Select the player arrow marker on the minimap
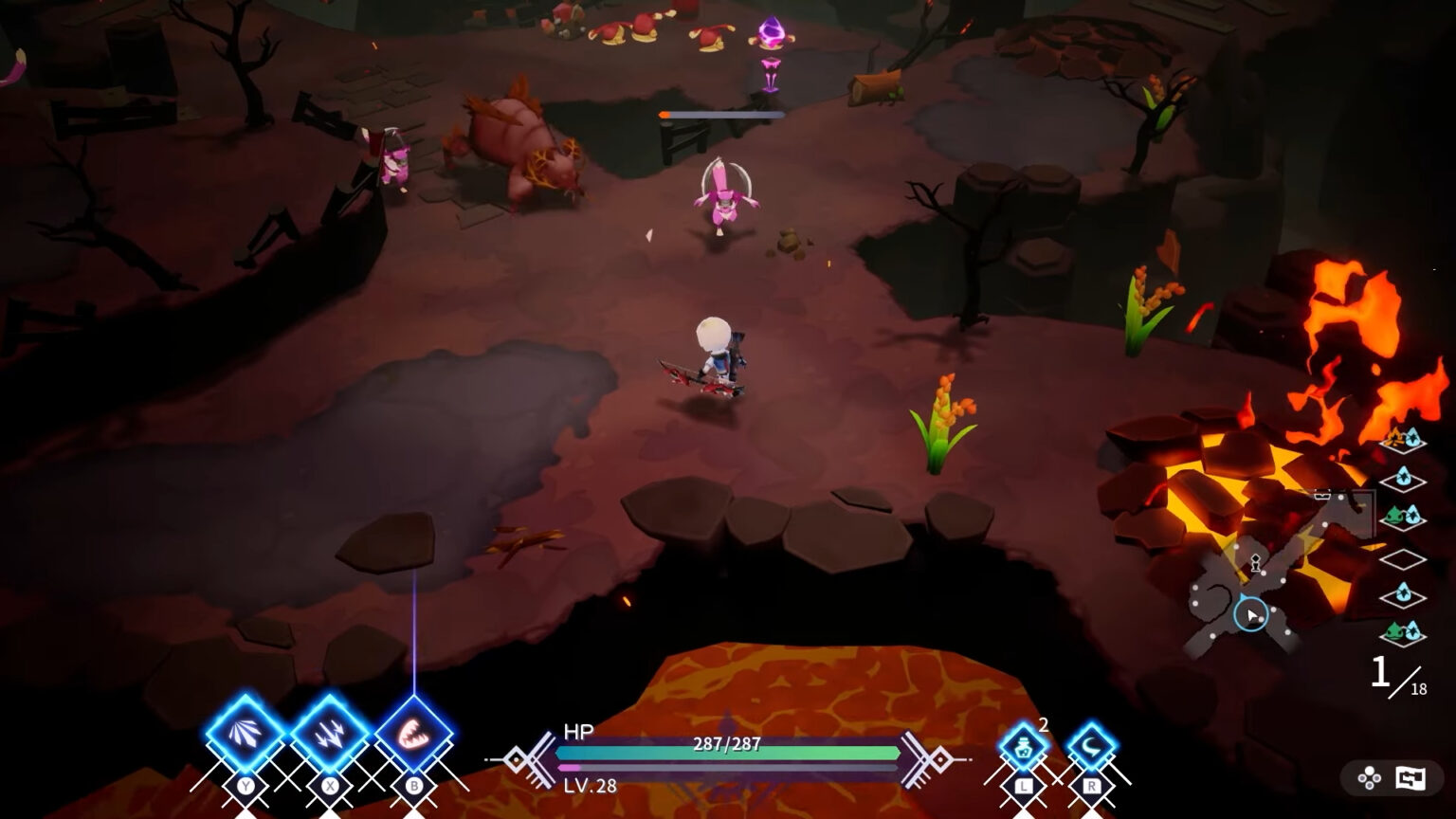Screen dimensions: 1456x819 (x=1252, y=614)
